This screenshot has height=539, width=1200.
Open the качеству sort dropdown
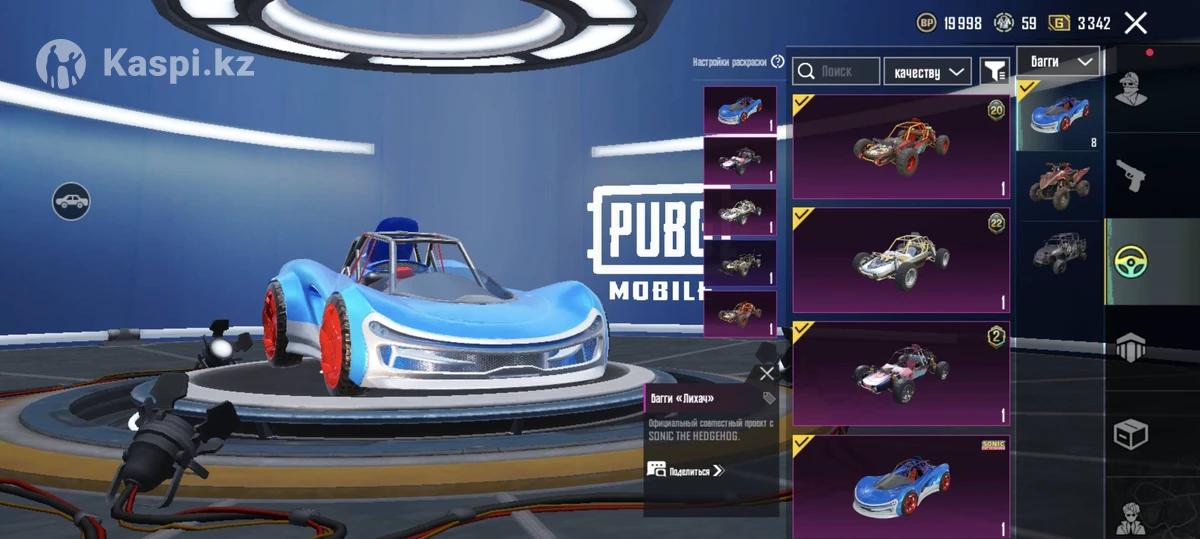click(x=927, y=71)
